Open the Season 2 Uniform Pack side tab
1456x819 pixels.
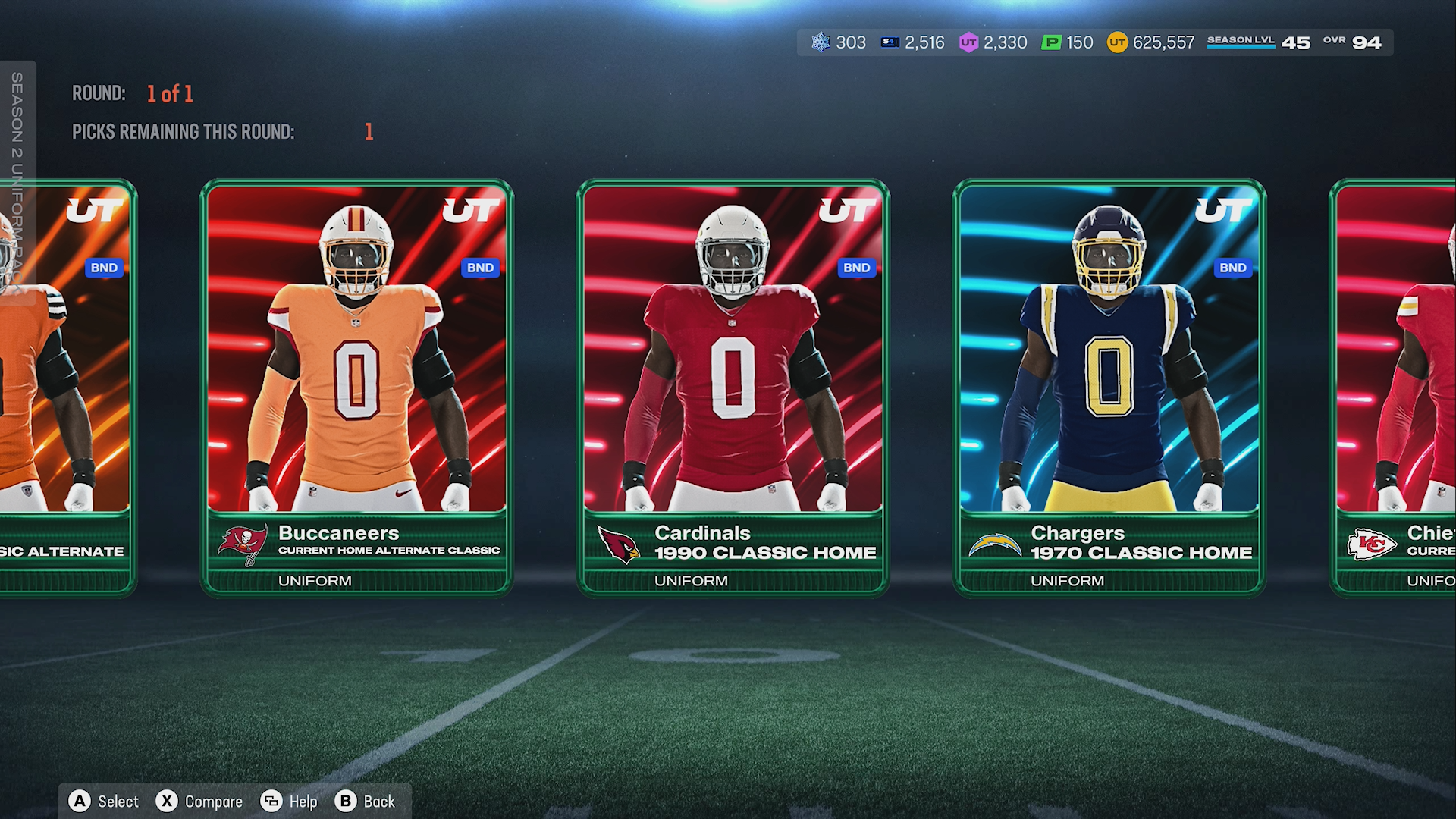pyautogui.click(x=17, y=182)
